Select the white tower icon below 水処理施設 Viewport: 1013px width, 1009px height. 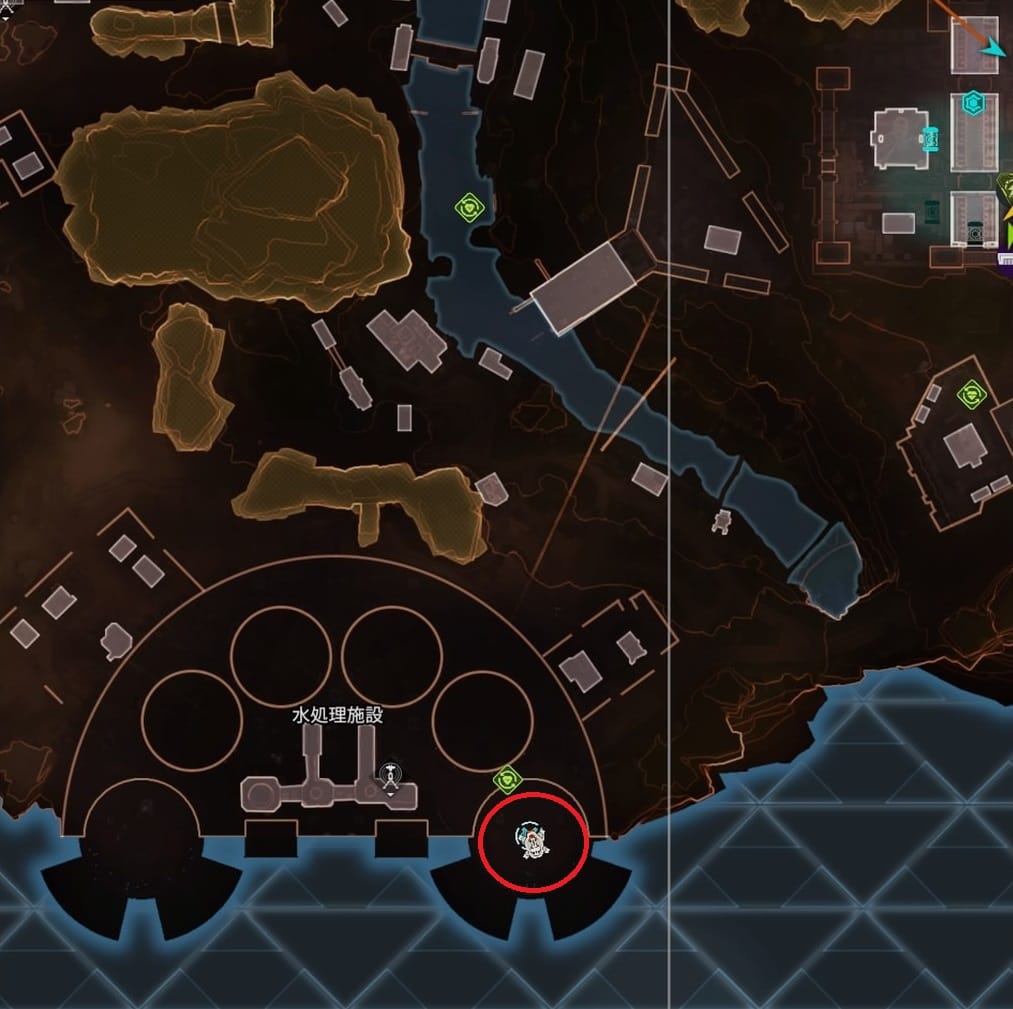389,777
